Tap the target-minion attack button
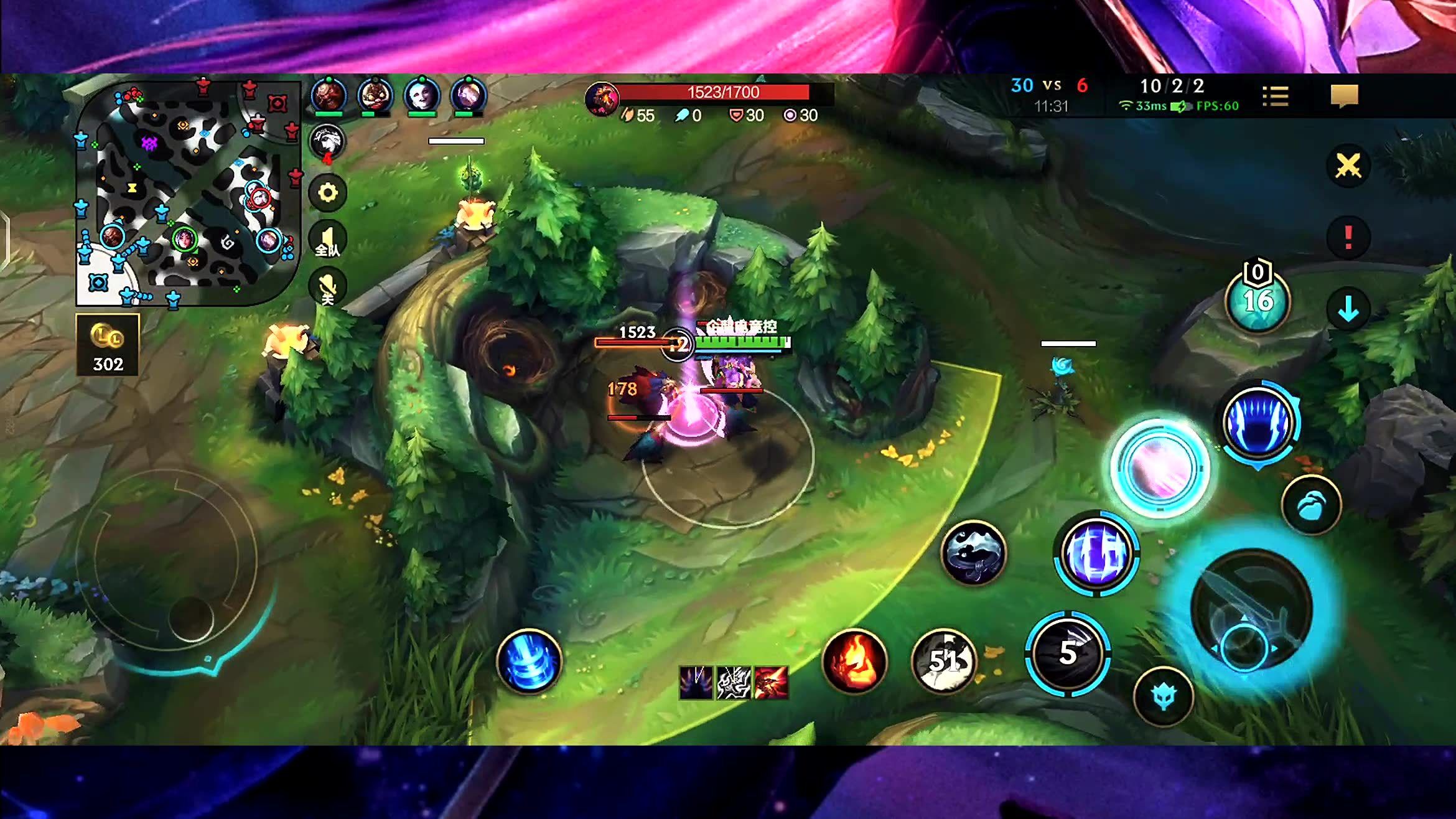The height and width of the screenshot is (819, 1456). tap(1163, 696)
